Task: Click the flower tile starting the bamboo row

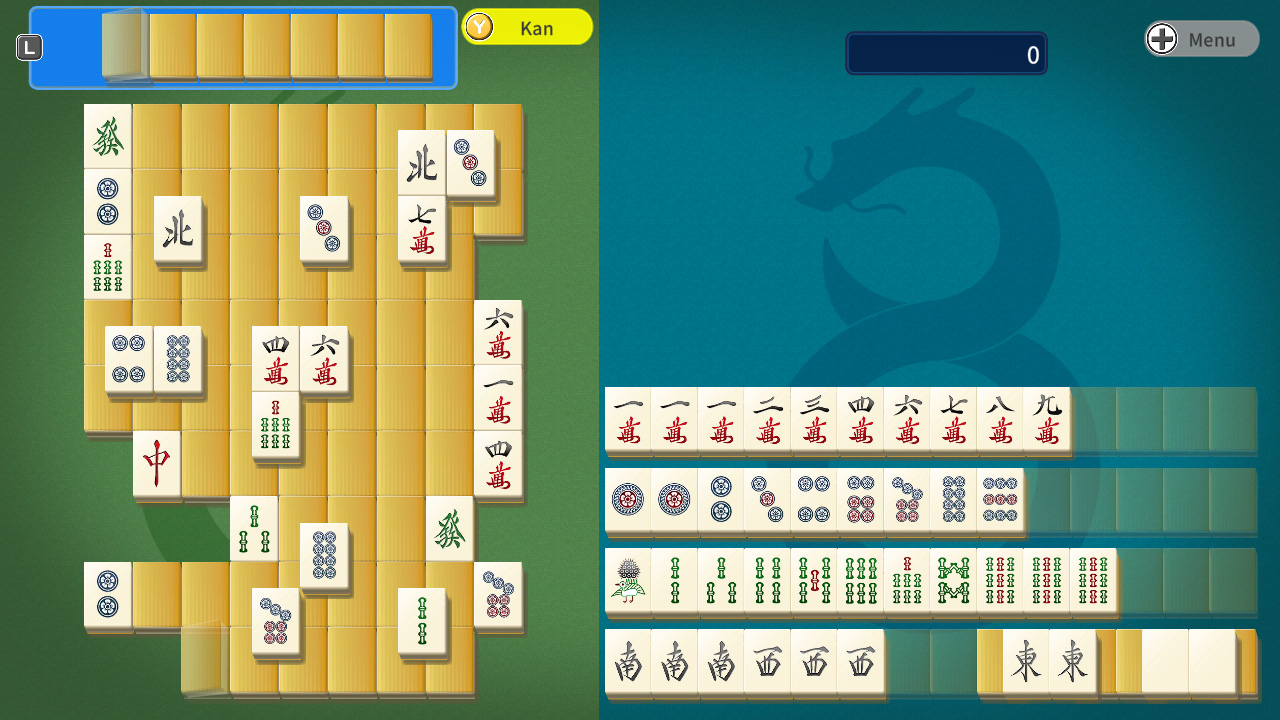Action: tap(628, 578)
